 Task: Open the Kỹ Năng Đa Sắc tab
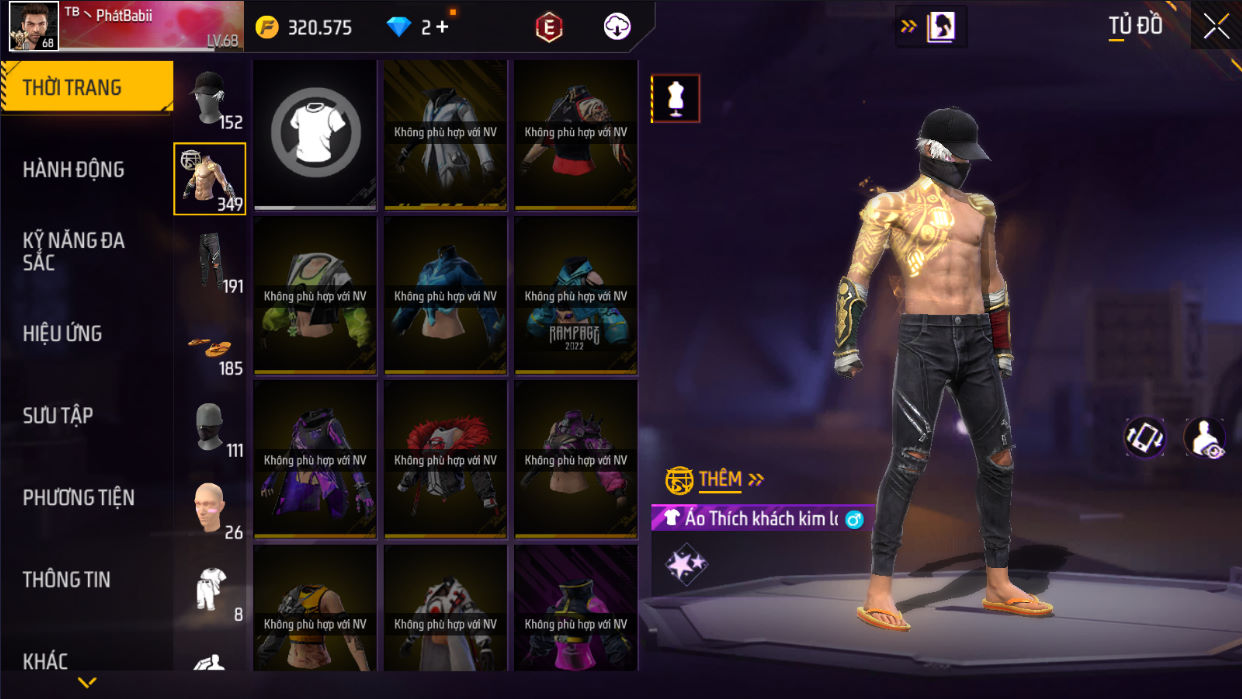(74, 251)
